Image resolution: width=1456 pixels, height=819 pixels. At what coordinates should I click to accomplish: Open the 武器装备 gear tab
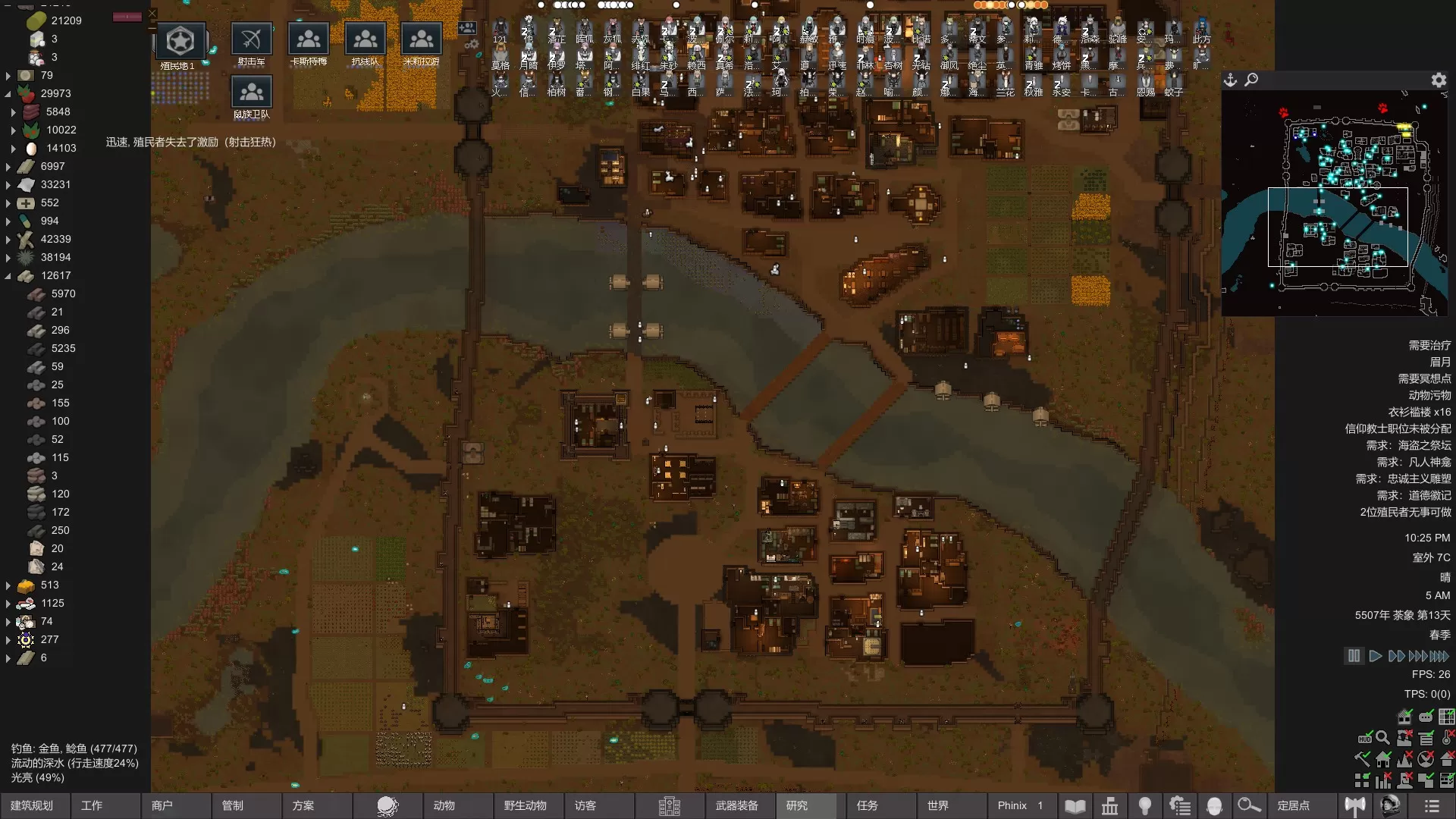coord(736,805)
